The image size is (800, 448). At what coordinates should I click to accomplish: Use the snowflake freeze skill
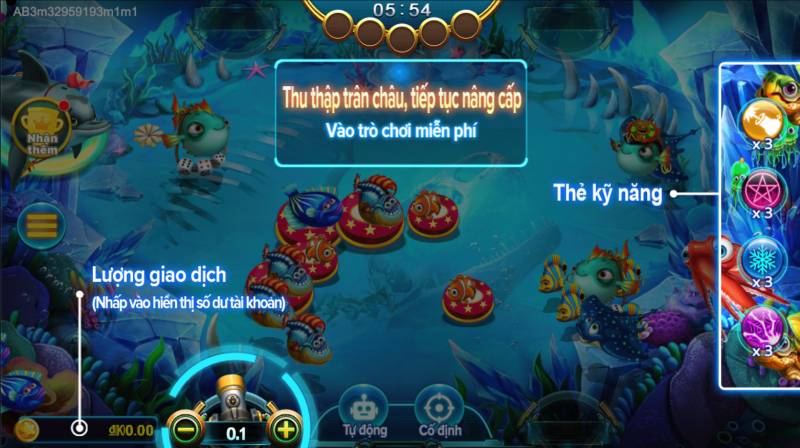click(x=763, y=258)
